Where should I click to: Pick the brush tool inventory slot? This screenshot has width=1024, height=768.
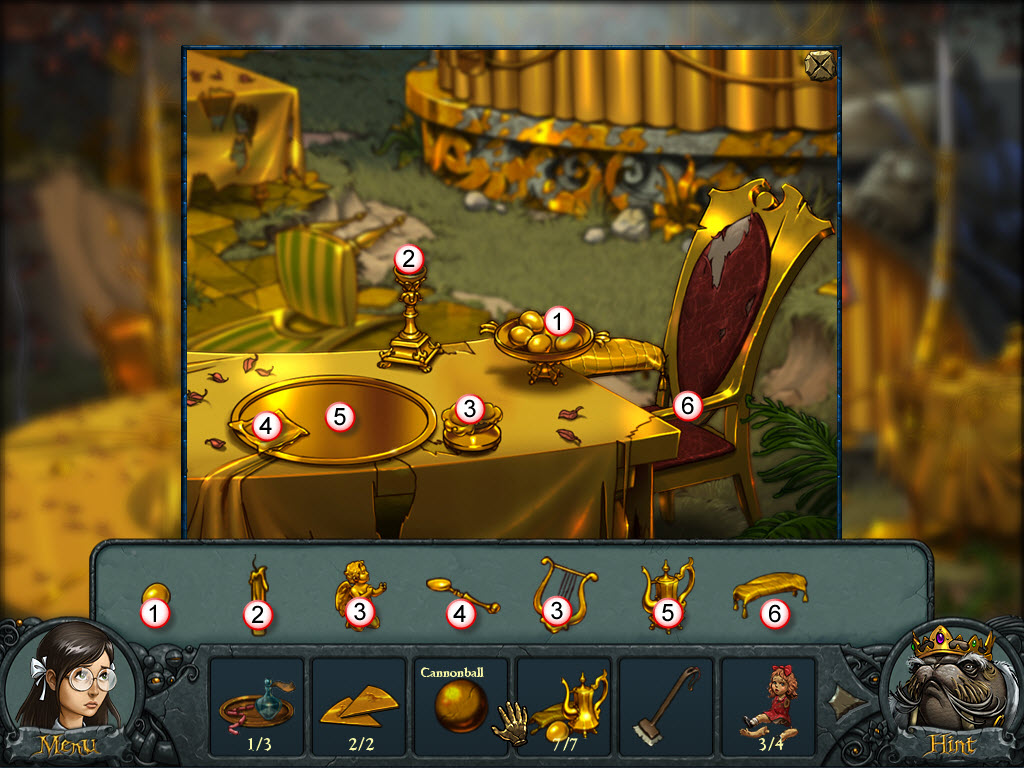(x=665, y=705)
